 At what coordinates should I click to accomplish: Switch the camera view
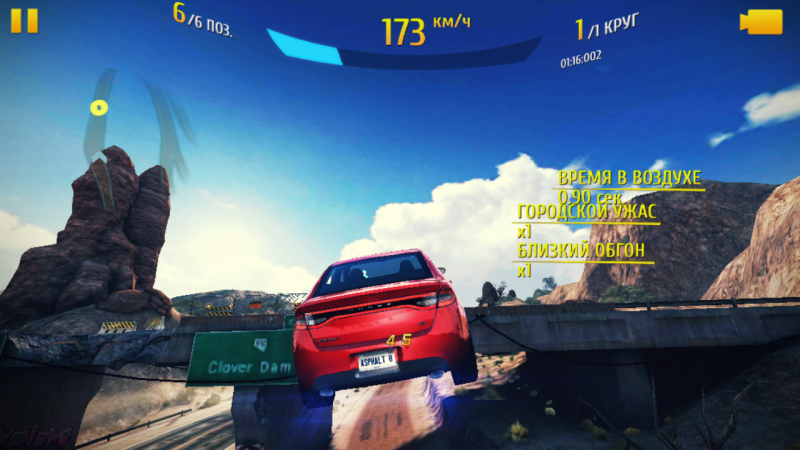(x=760, y=22)
